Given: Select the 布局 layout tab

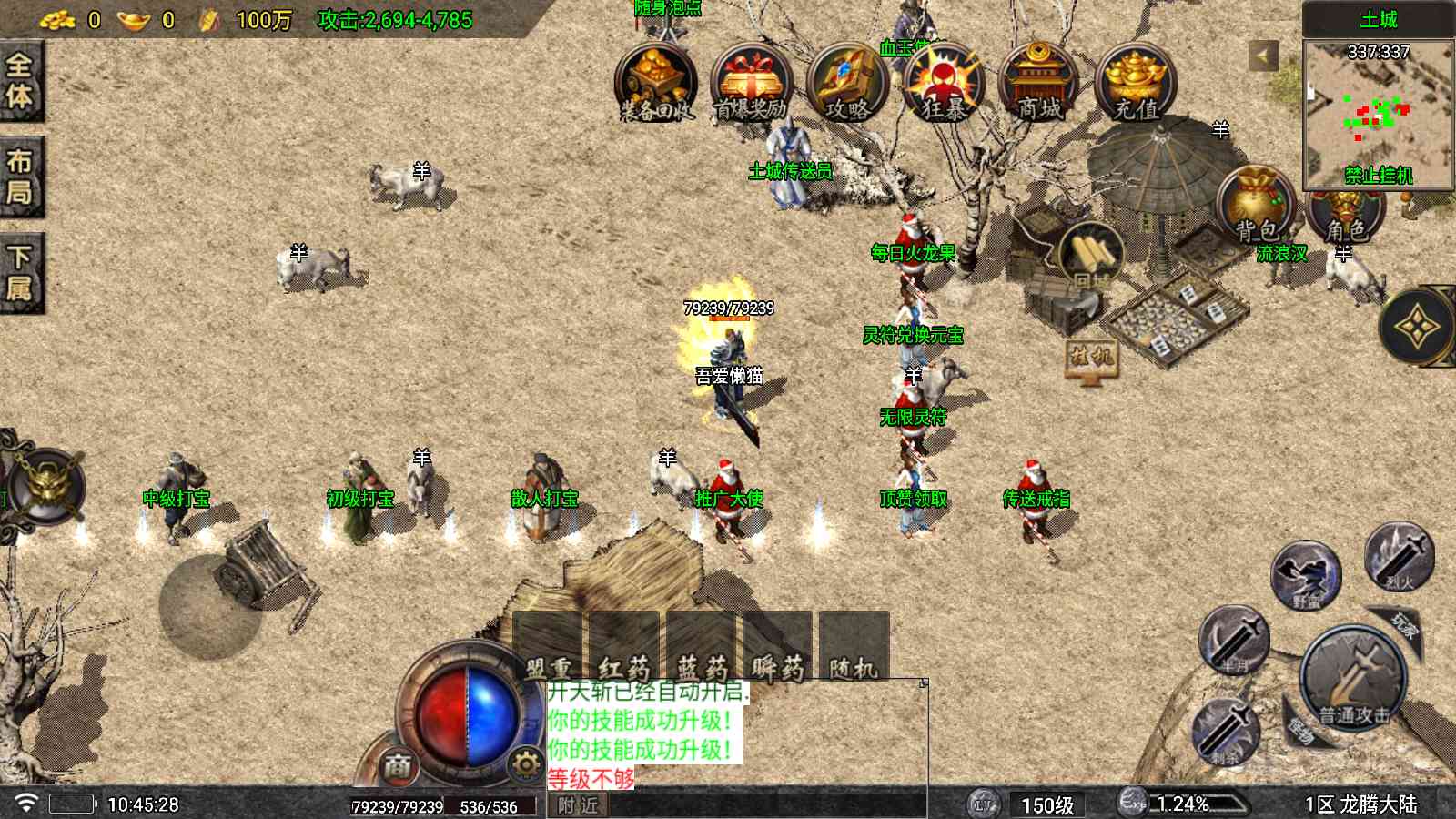Looking at the screenshot, I should (20, 177).
